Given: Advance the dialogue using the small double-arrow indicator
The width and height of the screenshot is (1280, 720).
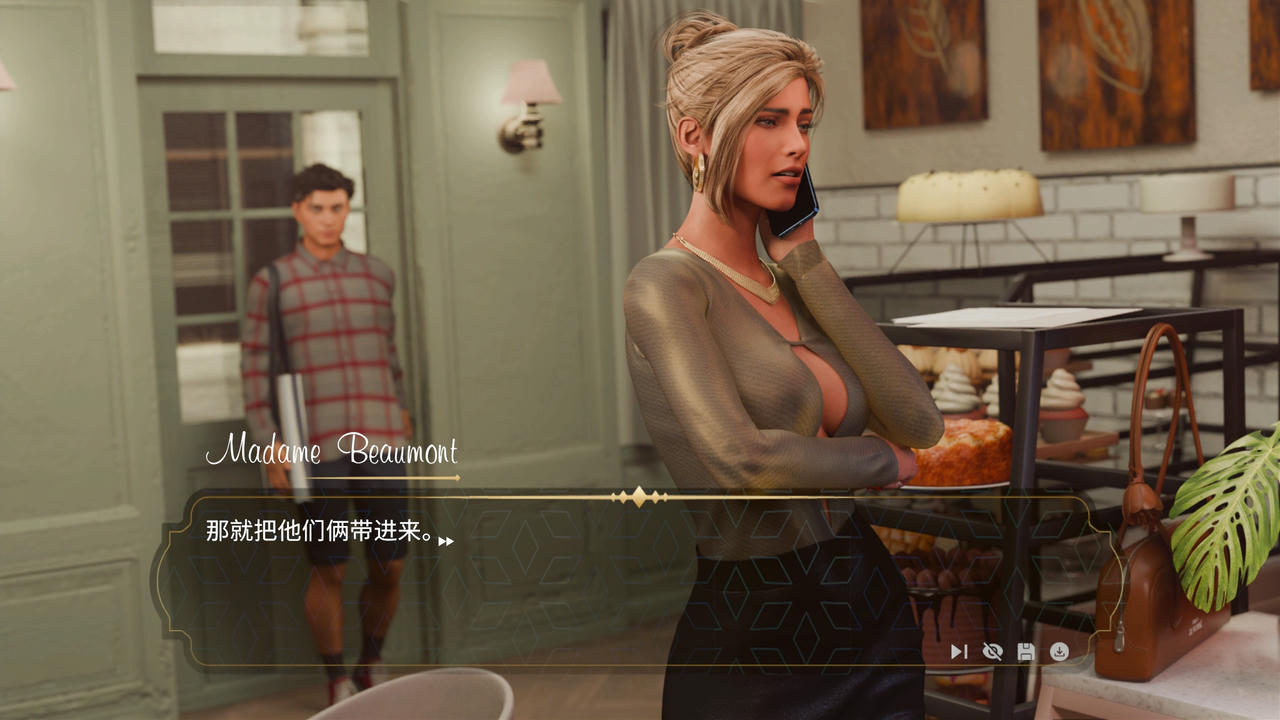Looking at the screenshot, I should point(446,541).
